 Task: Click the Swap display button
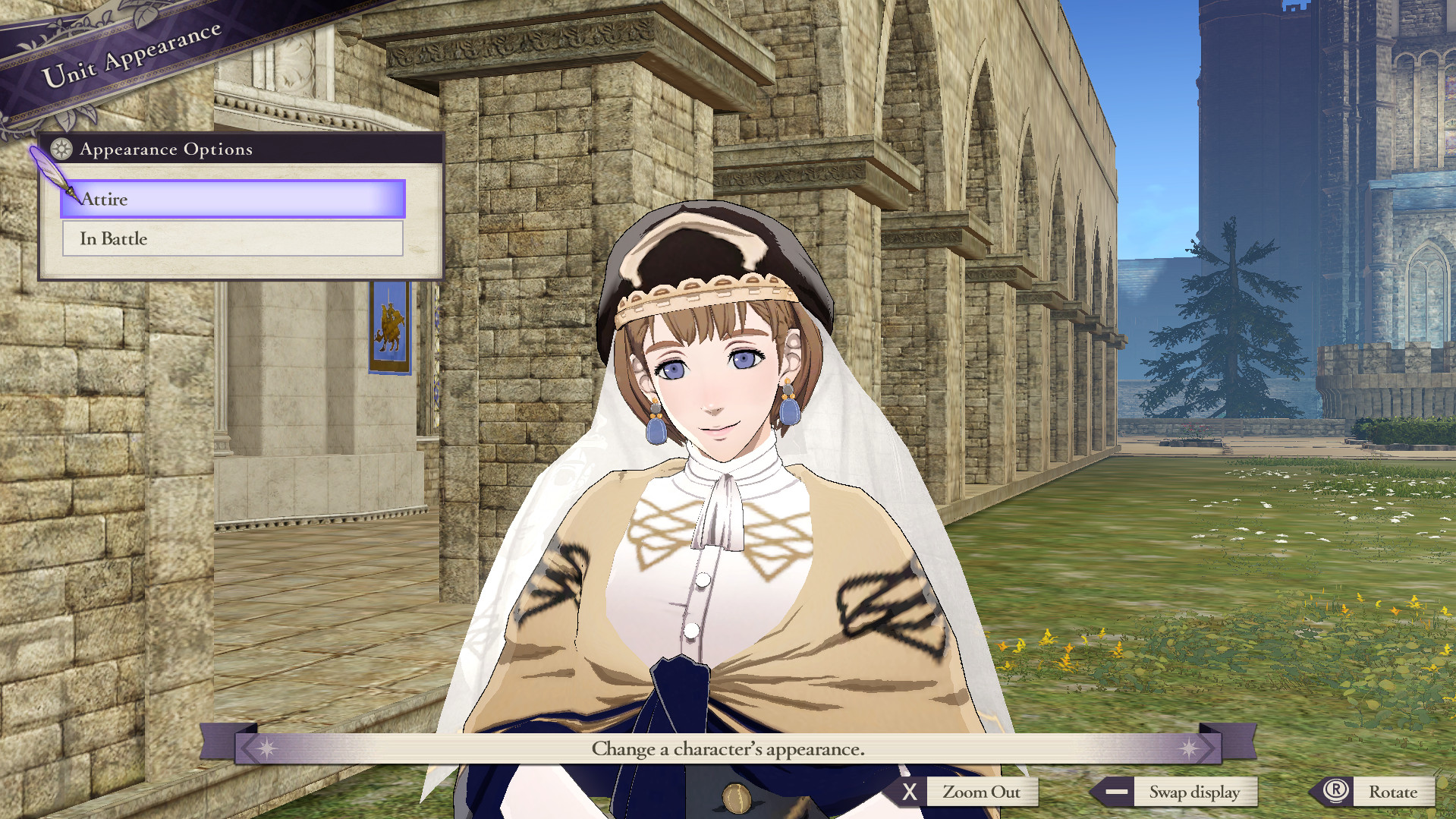tap(1196, 792)
